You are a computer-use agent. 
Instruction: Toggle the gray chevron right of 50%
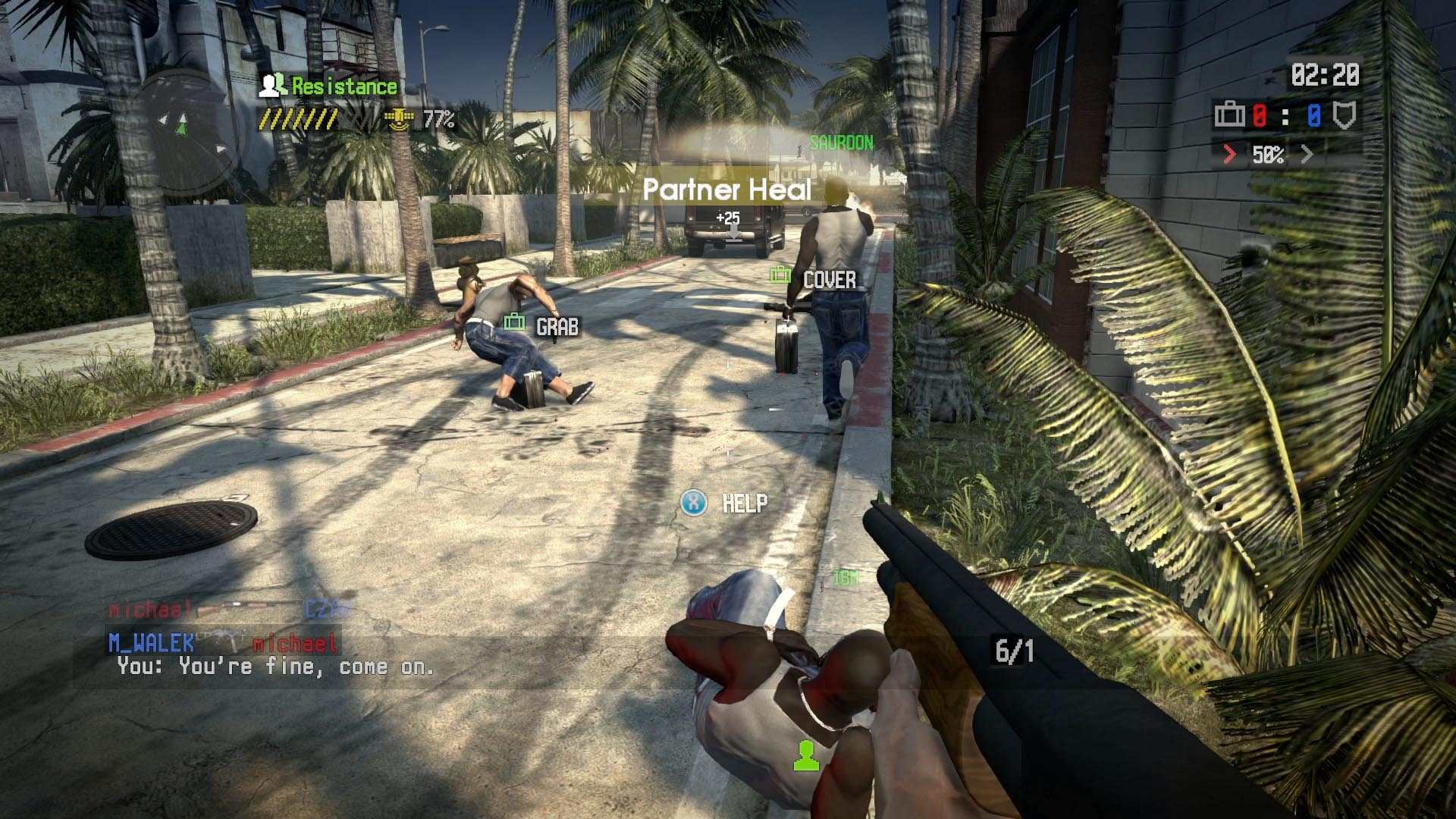coord(1306,153)
